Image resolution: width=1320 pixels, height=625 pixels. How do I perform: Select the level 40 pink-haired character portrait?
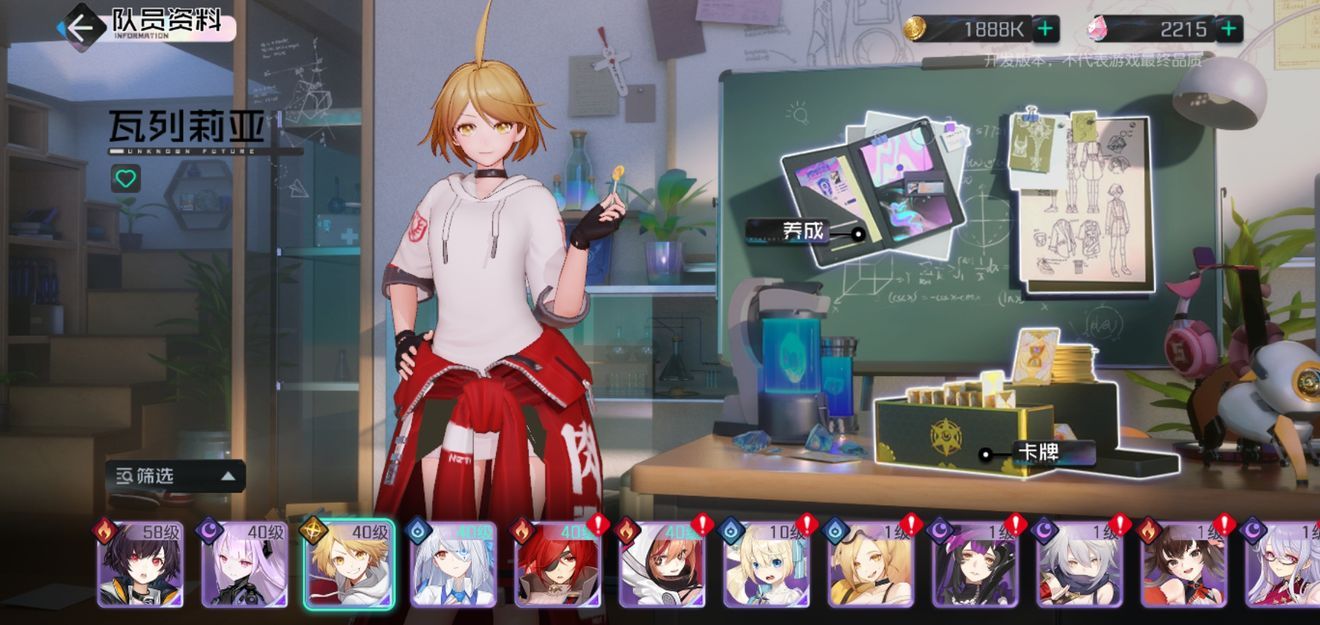click(x=245, y=566)
